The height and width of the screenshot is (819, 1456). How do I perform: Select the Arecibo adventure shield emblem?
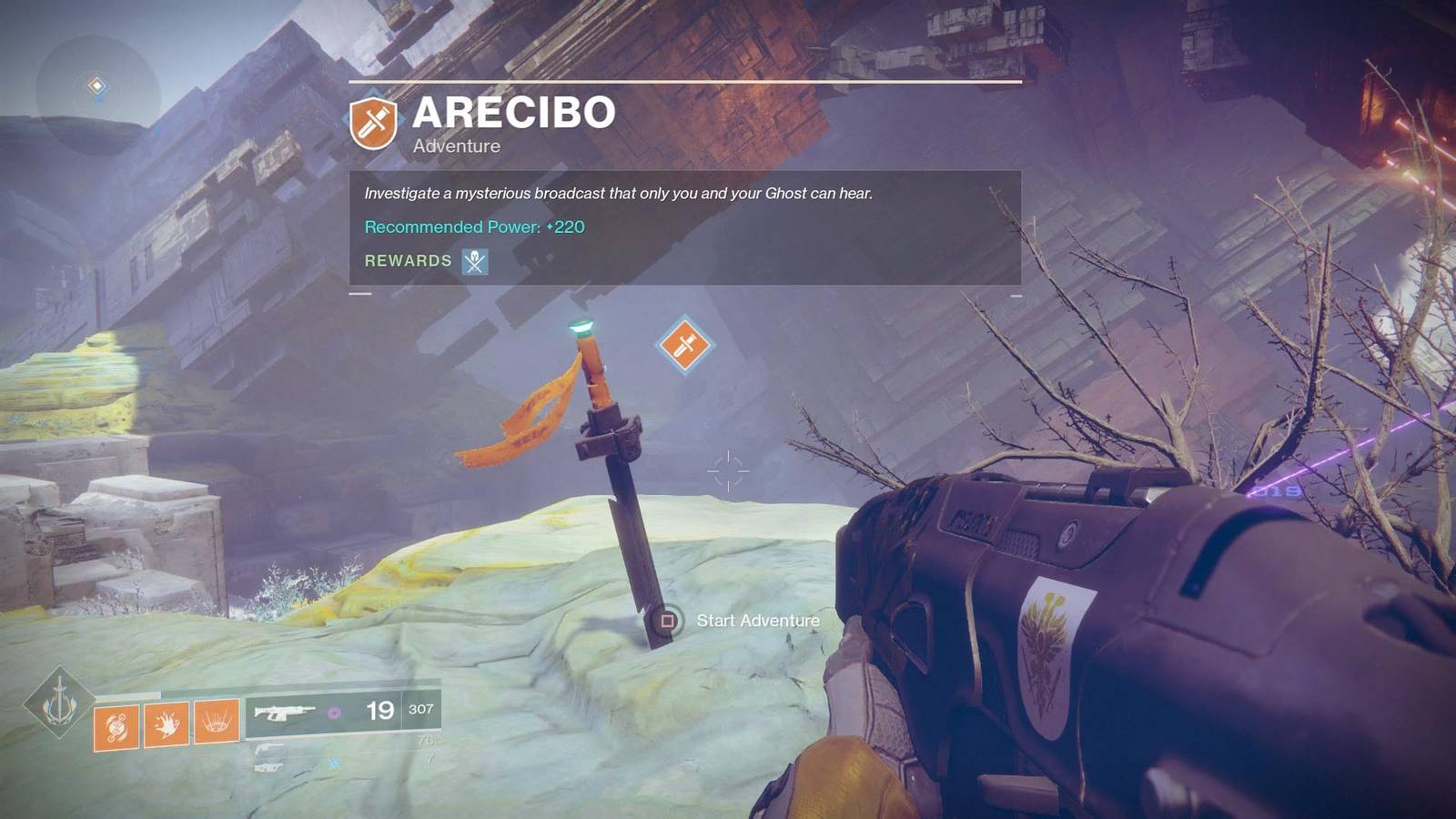click(x=373, y=122)
